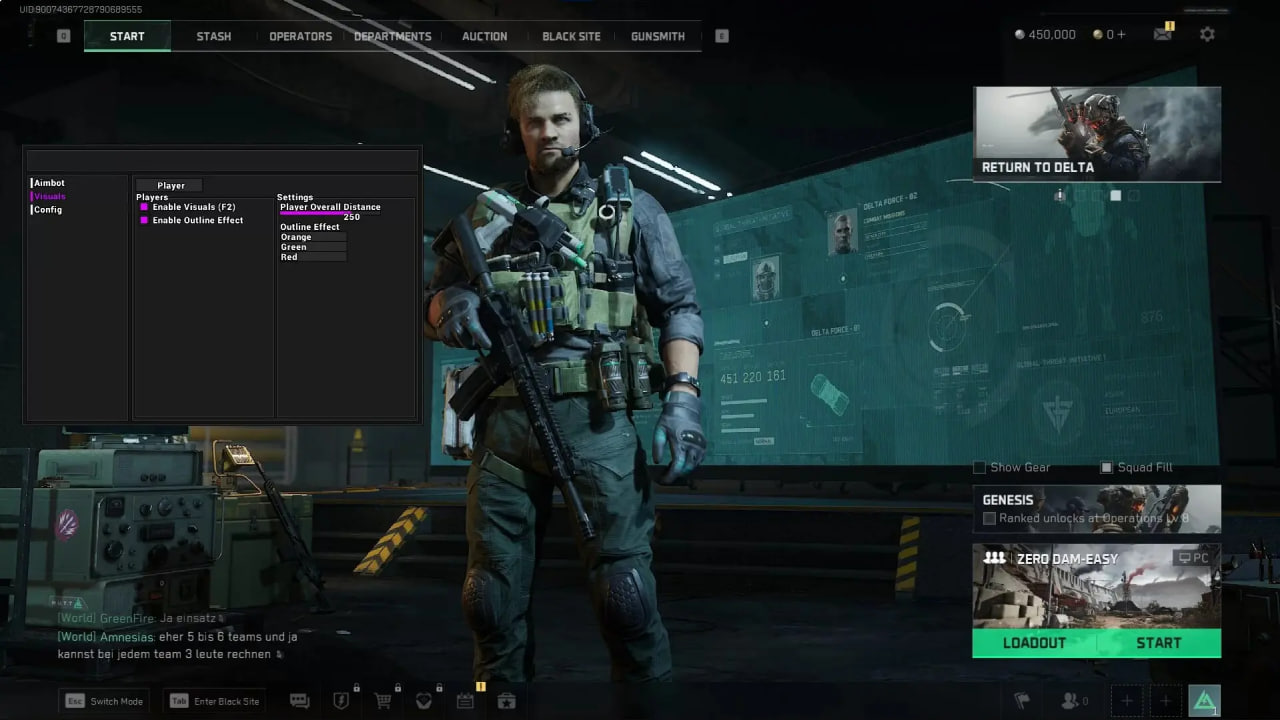Open the OPERATORS tab
1280x720 pixels.
point(300,36)
